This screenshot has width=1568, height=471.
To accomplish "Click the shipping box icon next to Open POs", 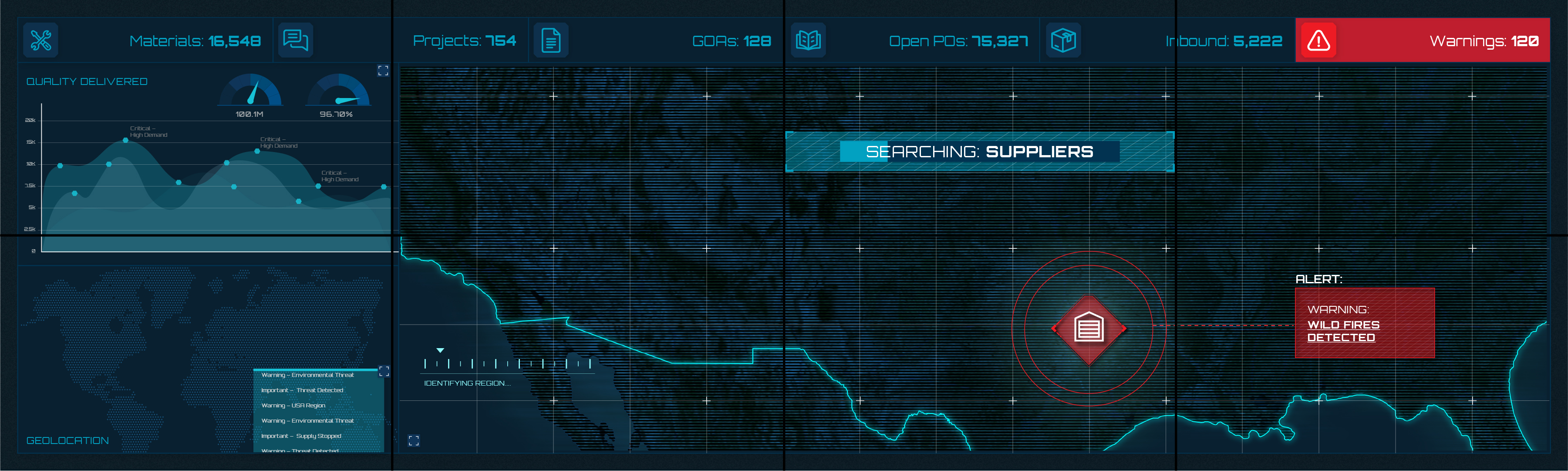I will coord(1063,40).
